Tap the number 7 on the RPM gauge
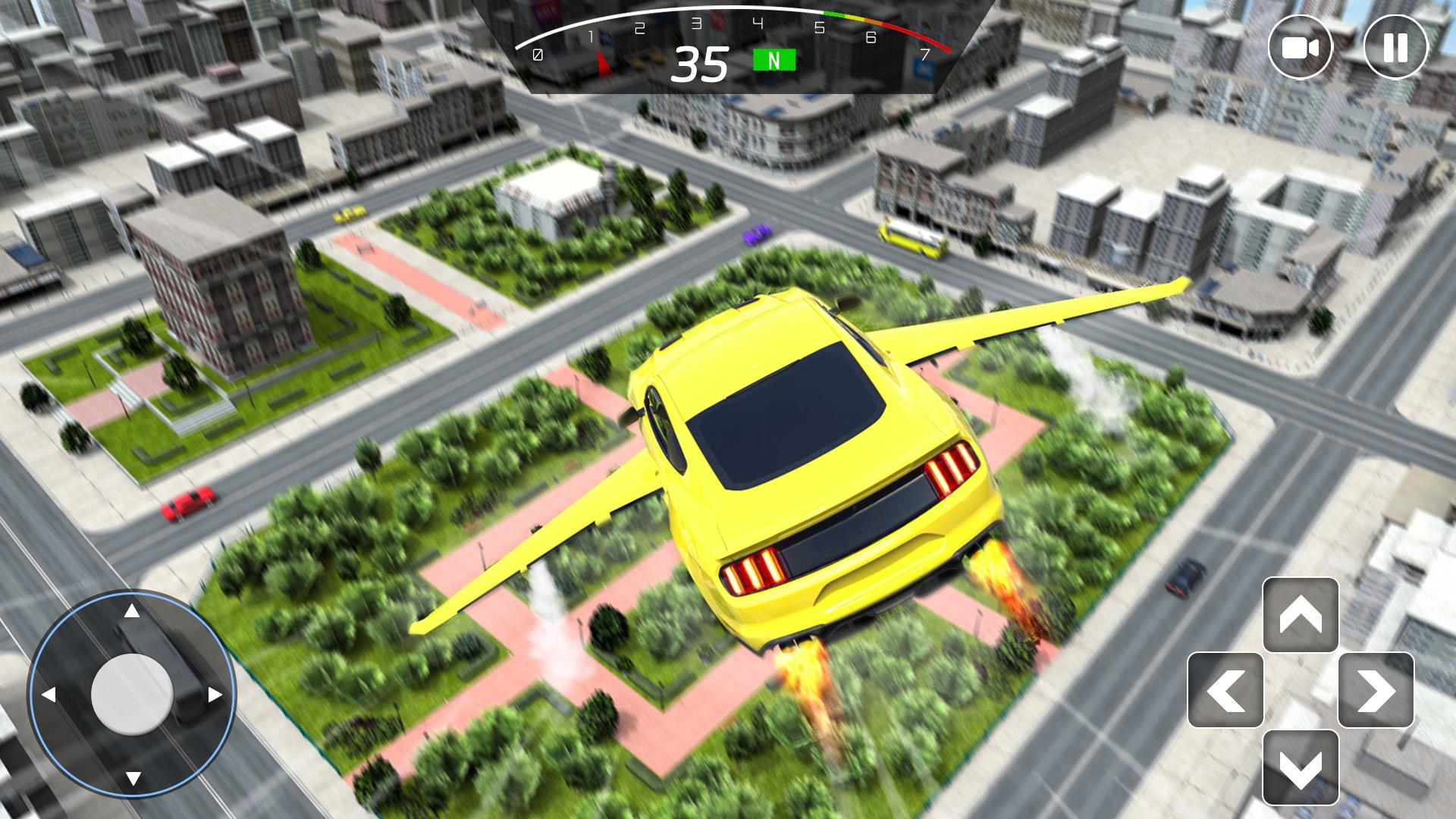This screenshot has height=819, width=1456. pyautogui.click(x=924, y=54)
